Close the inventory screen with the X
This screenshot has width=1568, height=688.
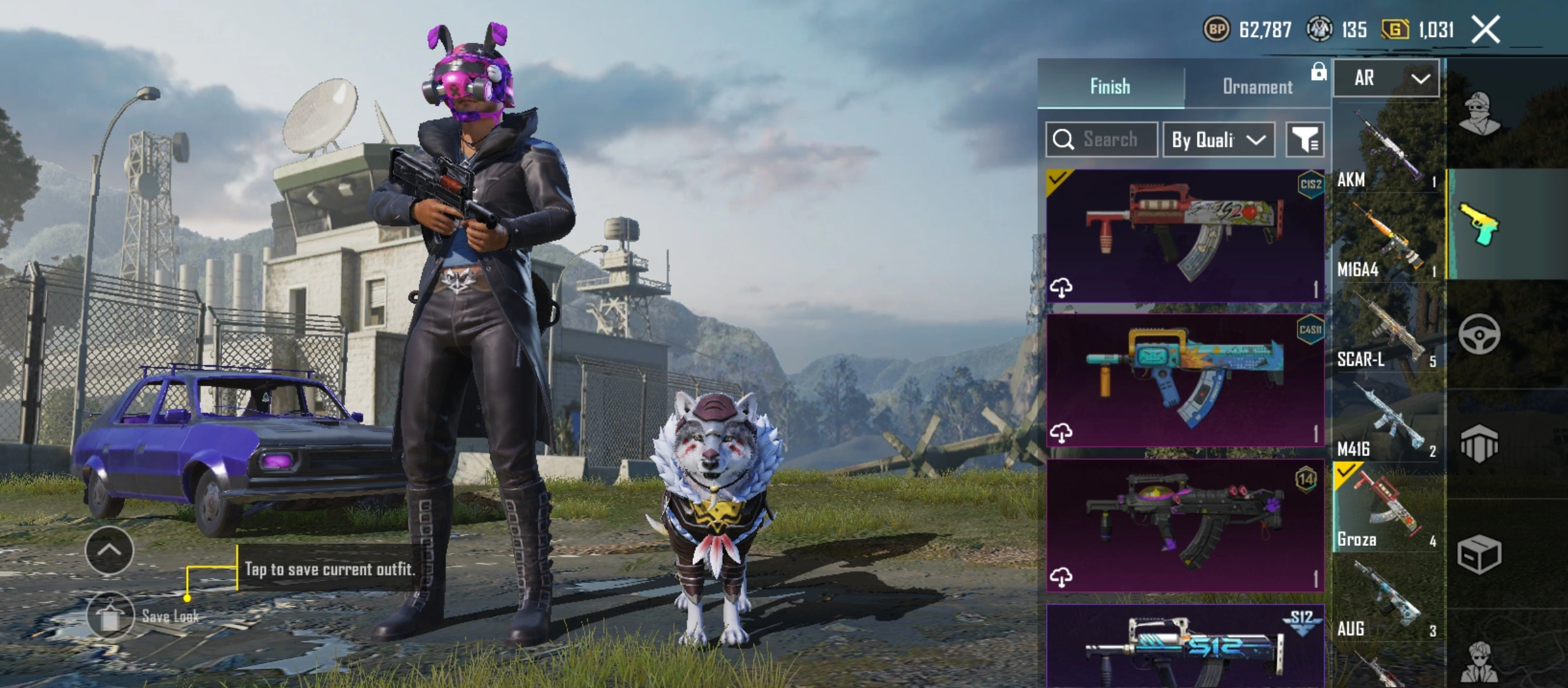point(1486,30)
